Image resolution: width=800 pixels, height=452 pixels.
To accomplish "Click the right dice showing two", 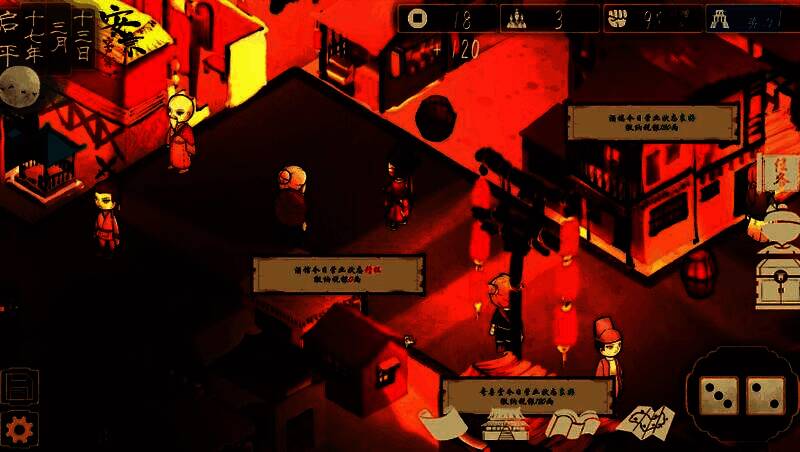I will [x=765, y=394].
